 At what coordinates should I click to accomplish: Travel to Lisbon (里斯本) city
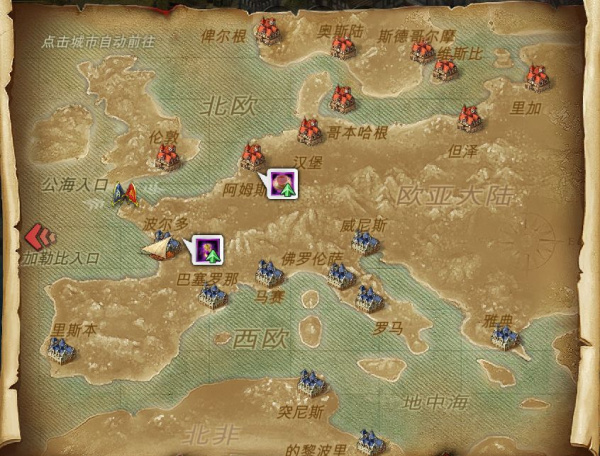coord(62,349)
